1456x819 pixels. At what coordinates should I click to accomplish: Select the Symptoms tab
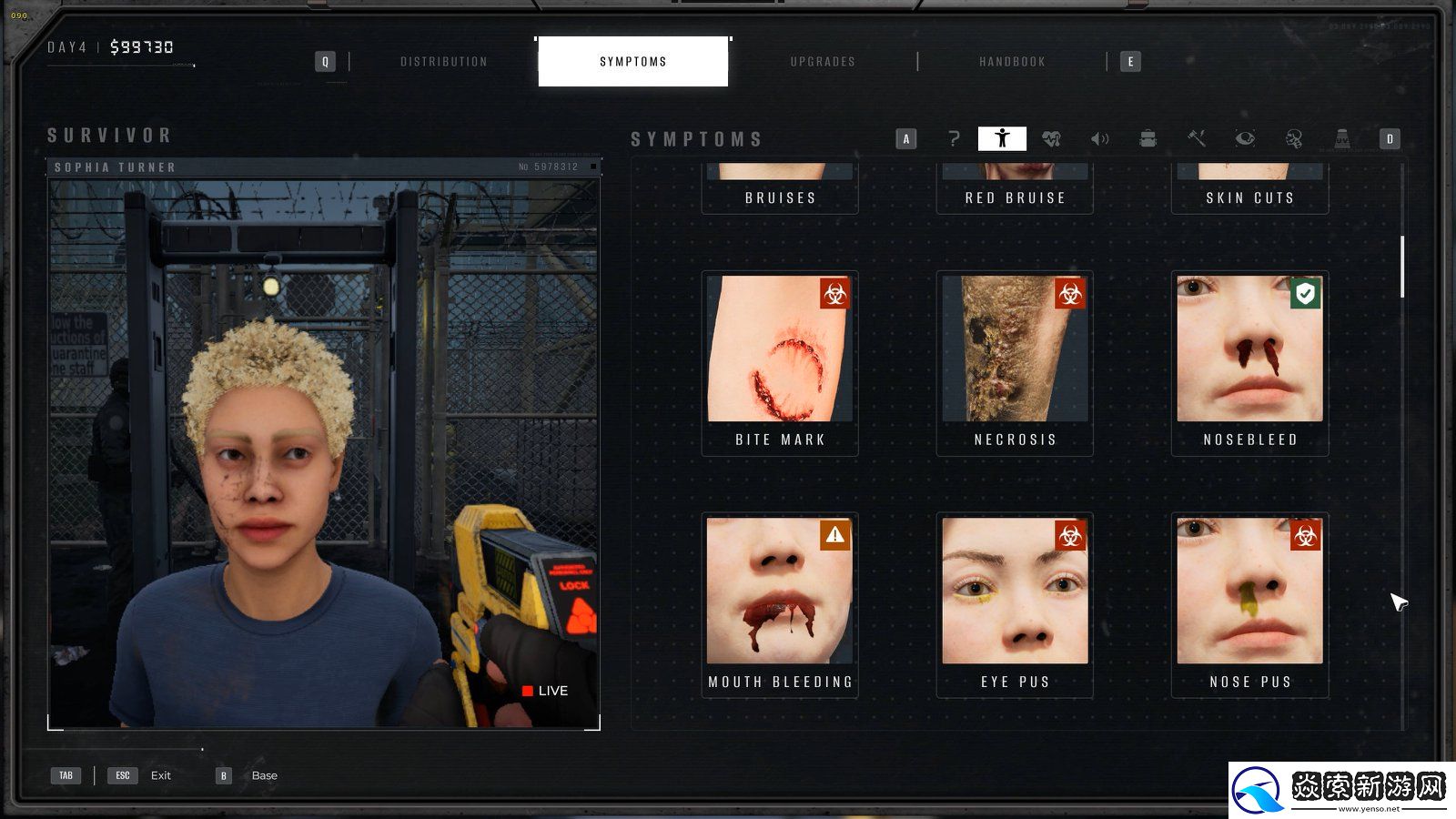click(x=633, y=62)
